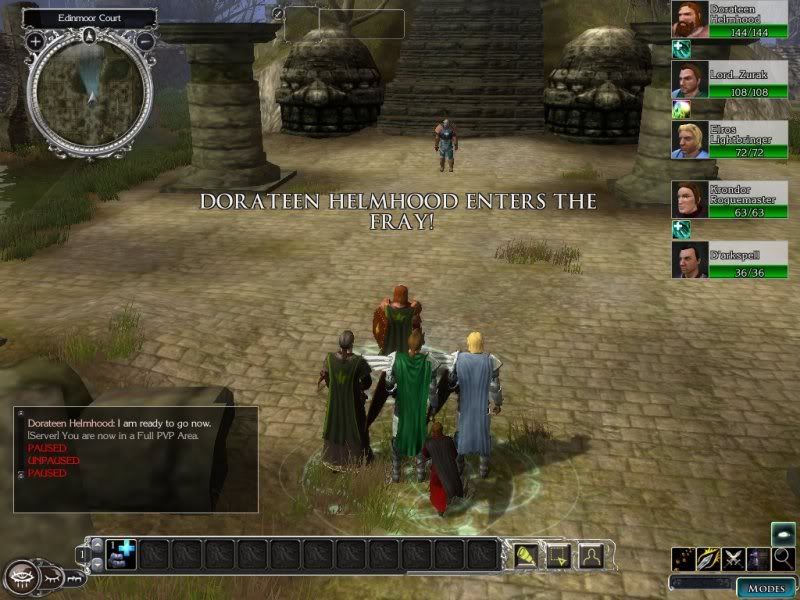The height and width of the screenshot is (600, 800).
Task: Select D'arkspell's party portrait
Action: pos(689,260)
